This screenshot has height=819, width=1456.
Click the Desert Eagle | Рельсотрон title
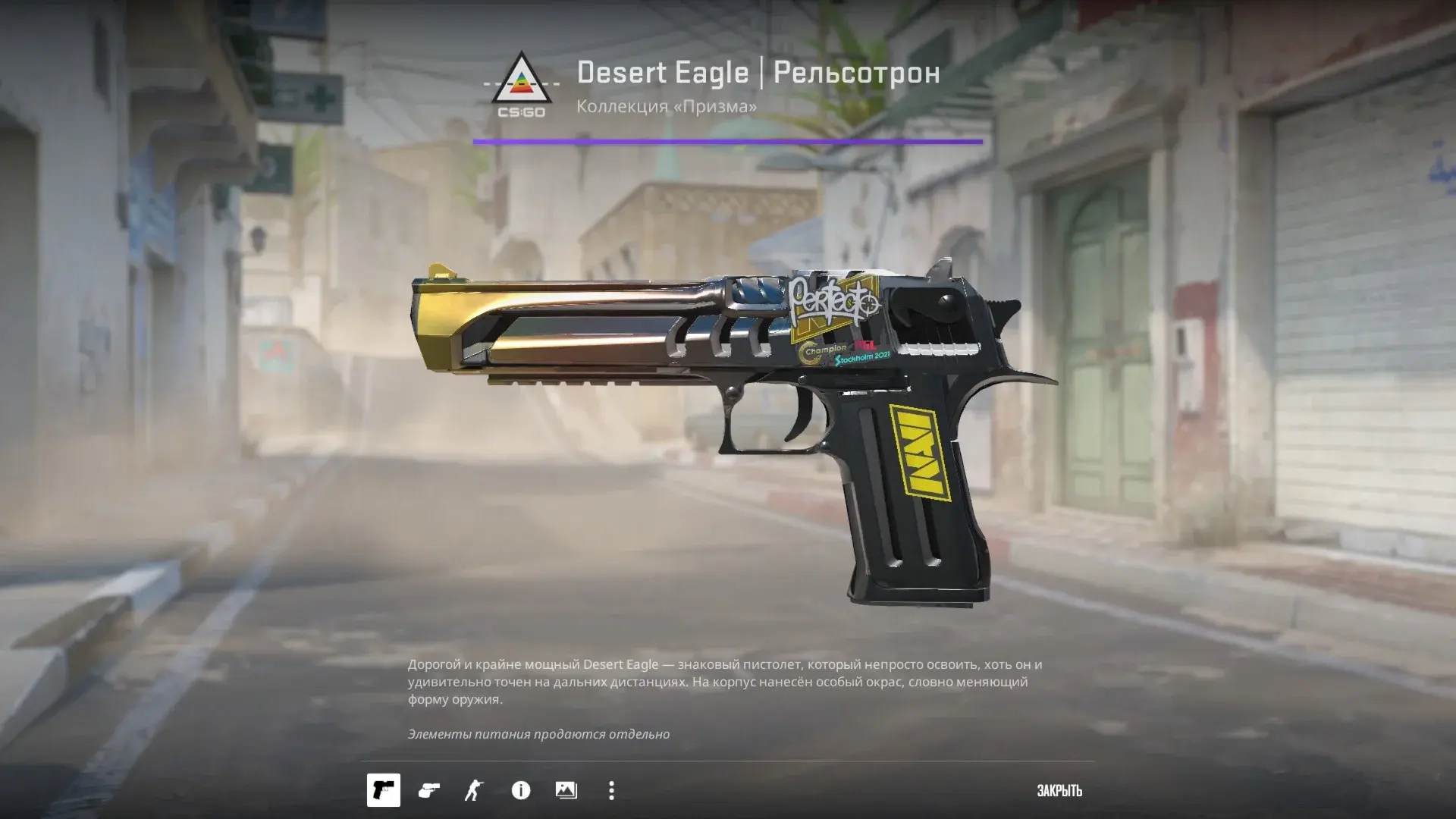coord(757,73)
